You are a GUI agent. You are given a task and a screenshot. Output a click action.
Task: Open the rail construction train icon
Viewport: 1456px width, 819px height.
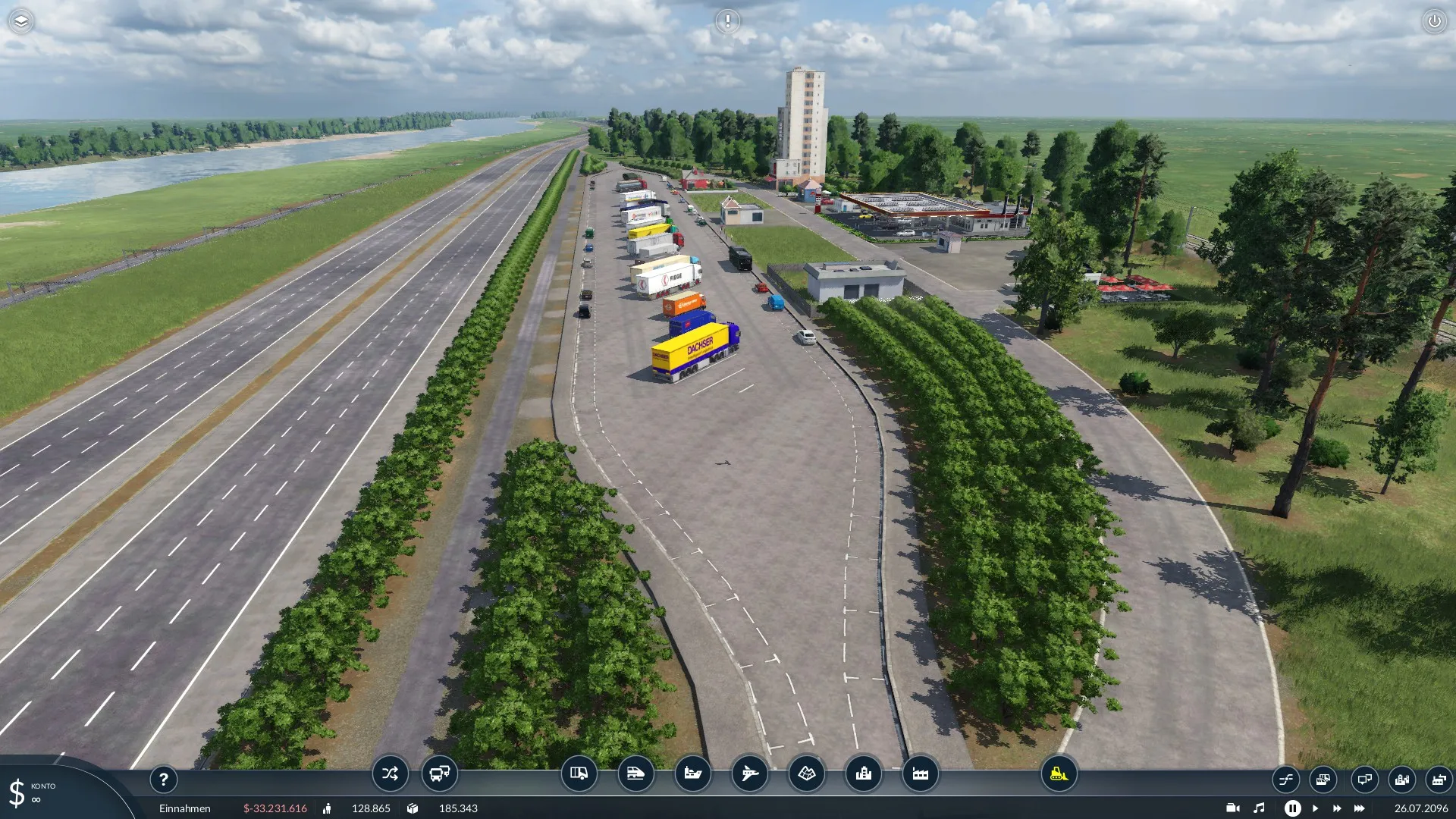point(635,773)
